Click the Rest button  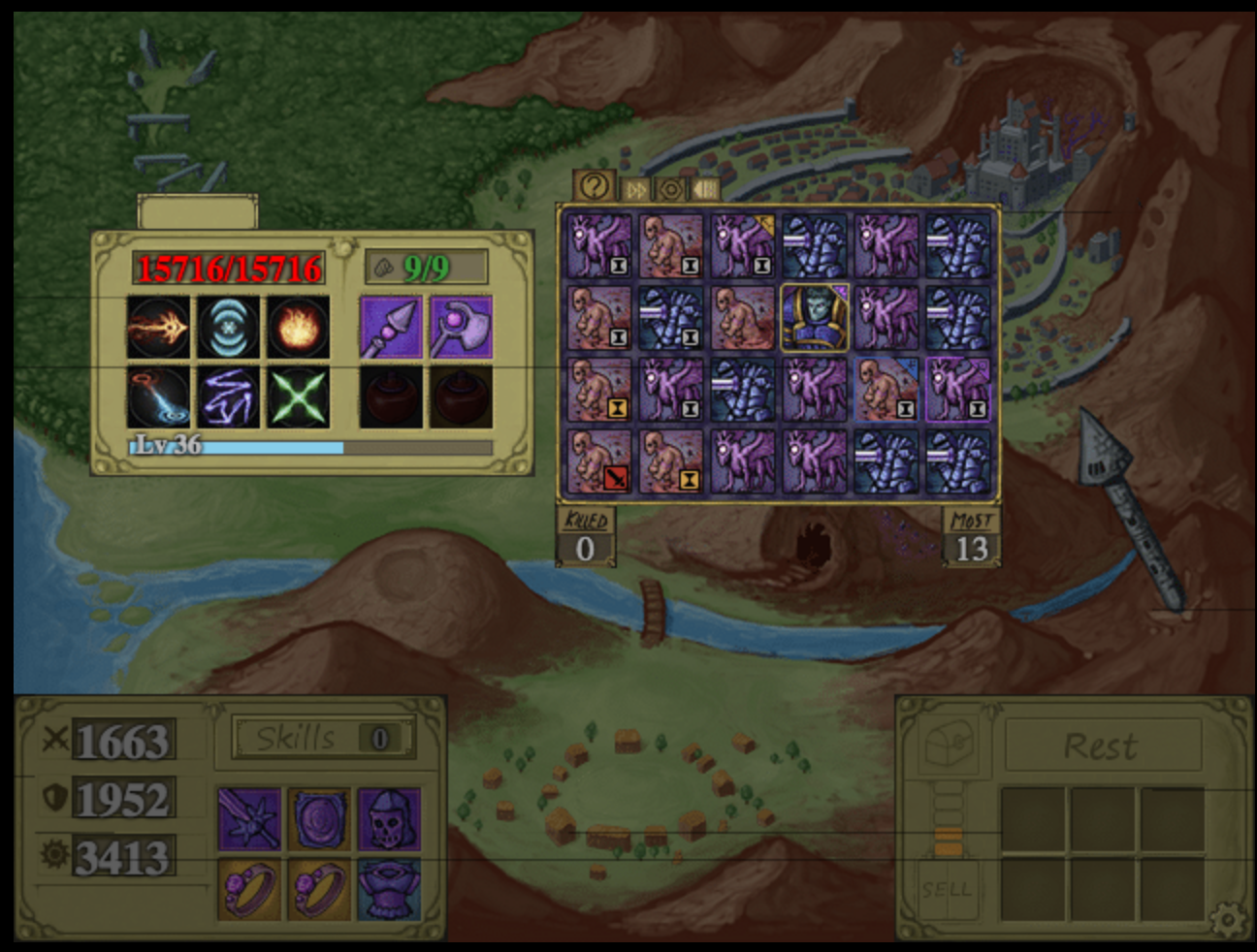(1101, 746)
